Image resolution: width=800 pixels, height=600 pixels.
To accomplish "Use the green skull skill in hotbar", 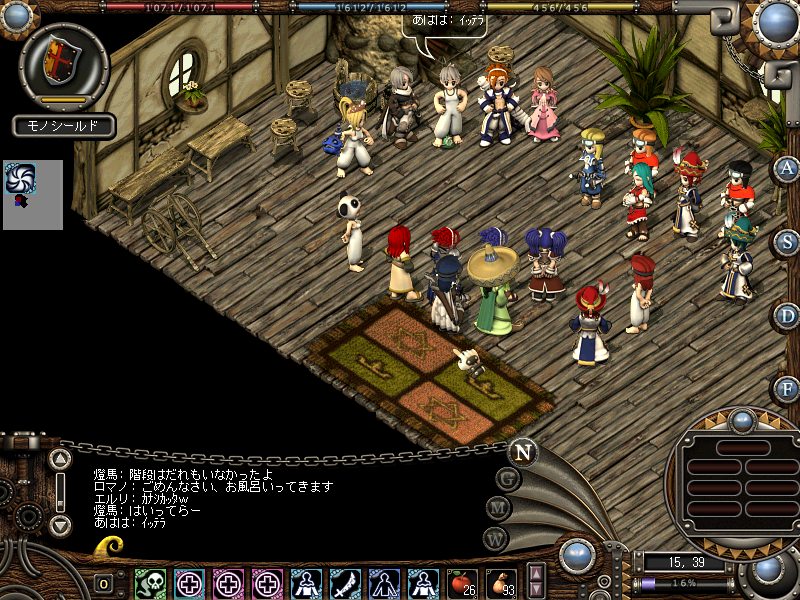I will (150, 583).
